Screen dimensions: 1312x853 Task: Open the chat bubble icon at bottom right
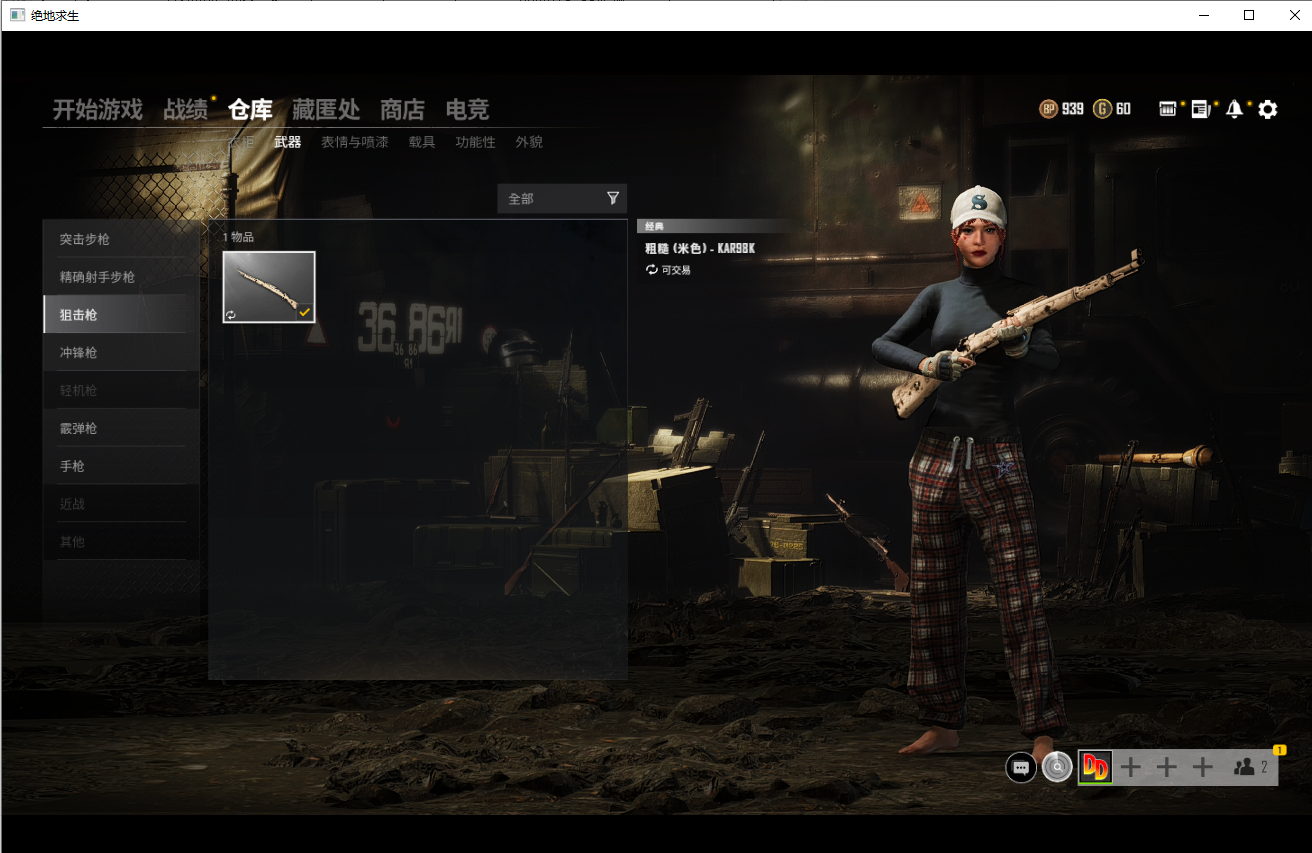pyautogui.click(x=1021, y=767)
